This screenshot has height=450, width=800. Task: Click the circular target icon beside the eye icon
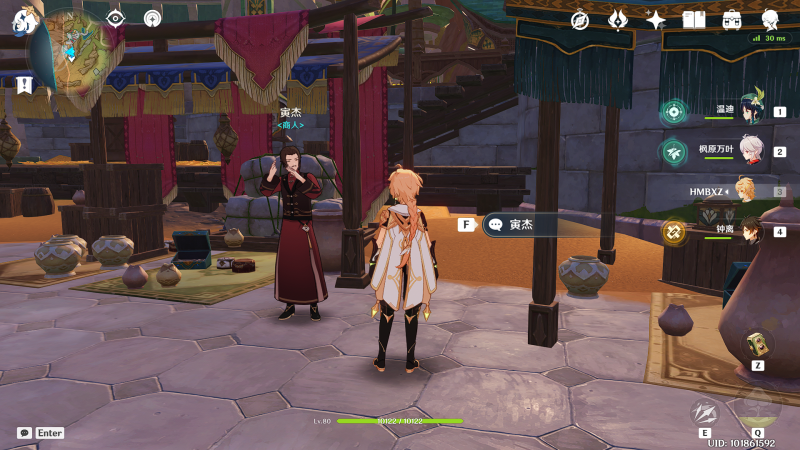coord(152,18)
